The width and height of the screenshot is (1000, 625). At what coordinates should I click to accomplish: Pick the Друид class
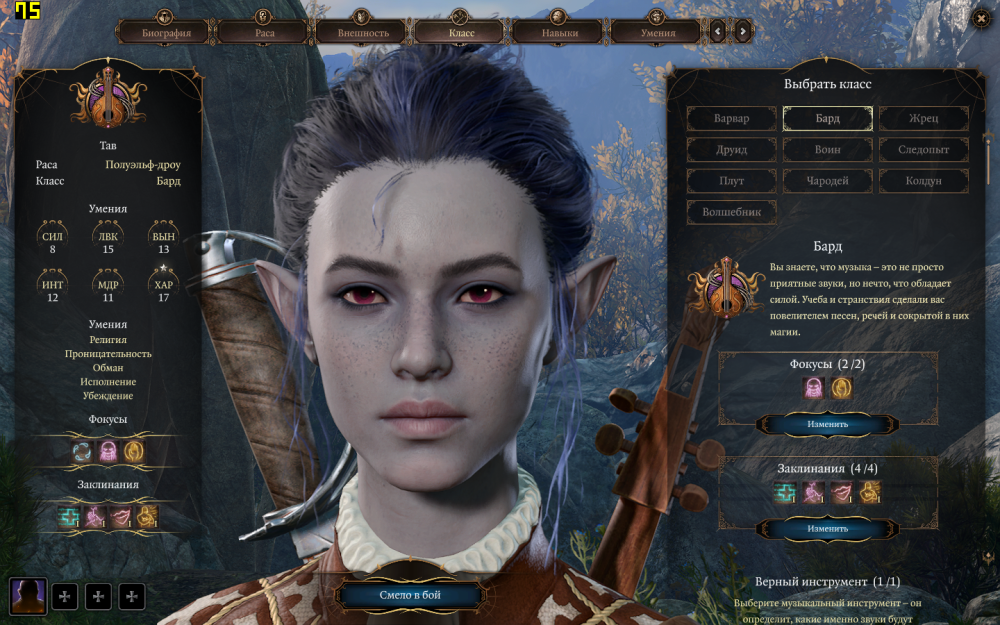pos(731,150)
